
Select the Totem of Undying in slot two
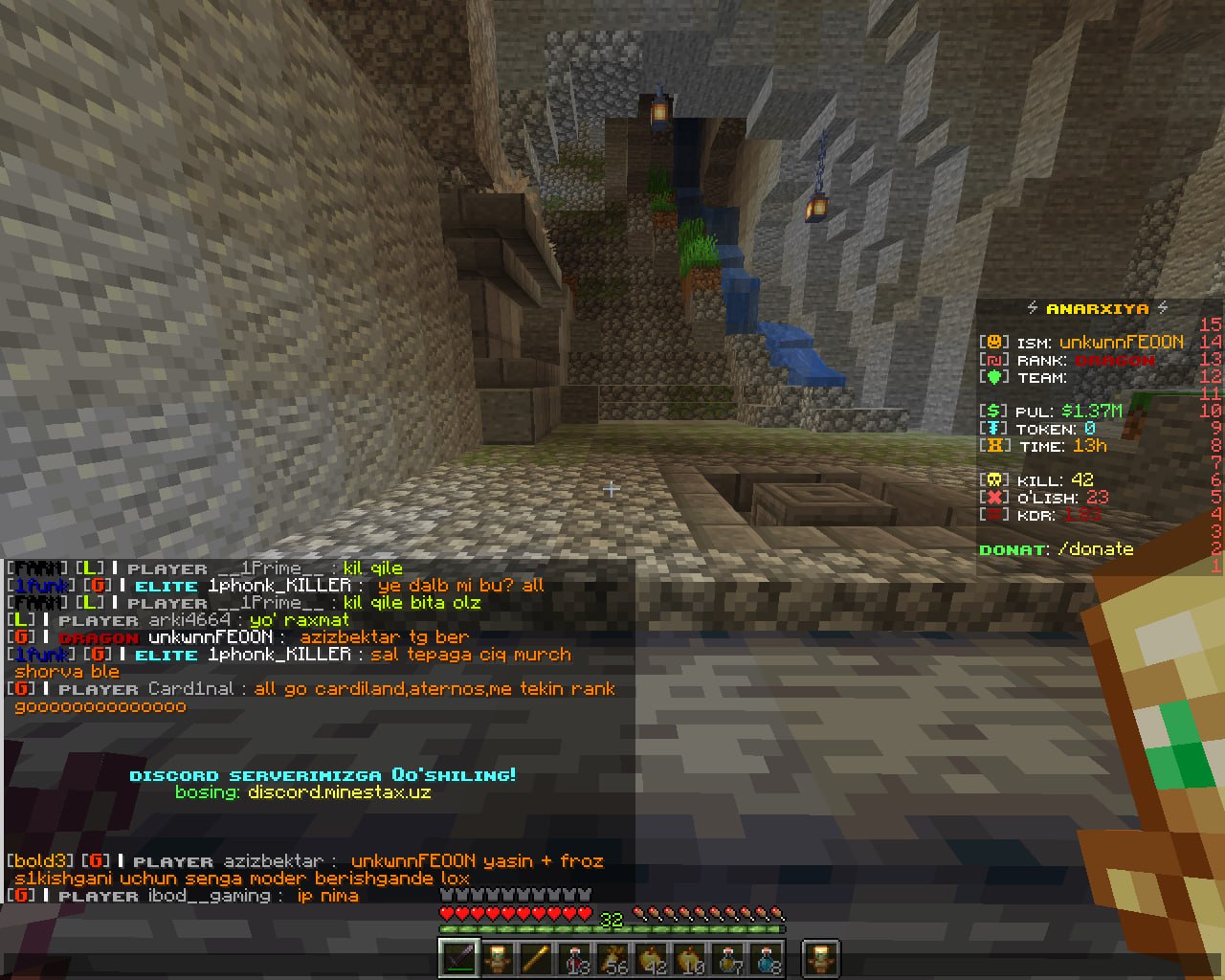(x=498, y=957)
